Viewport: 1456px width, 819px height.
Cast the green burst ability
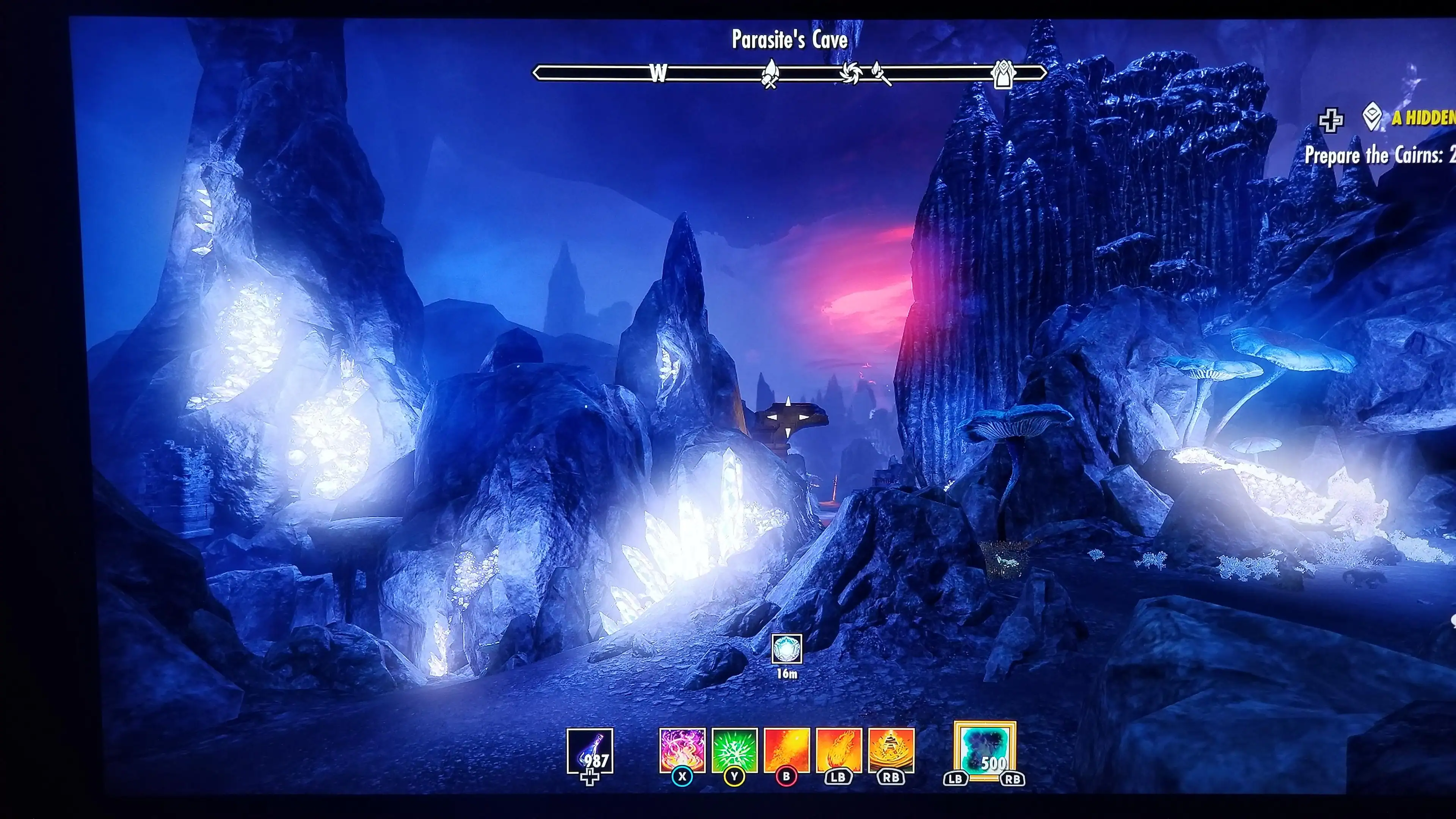click(x=734, y=750)
